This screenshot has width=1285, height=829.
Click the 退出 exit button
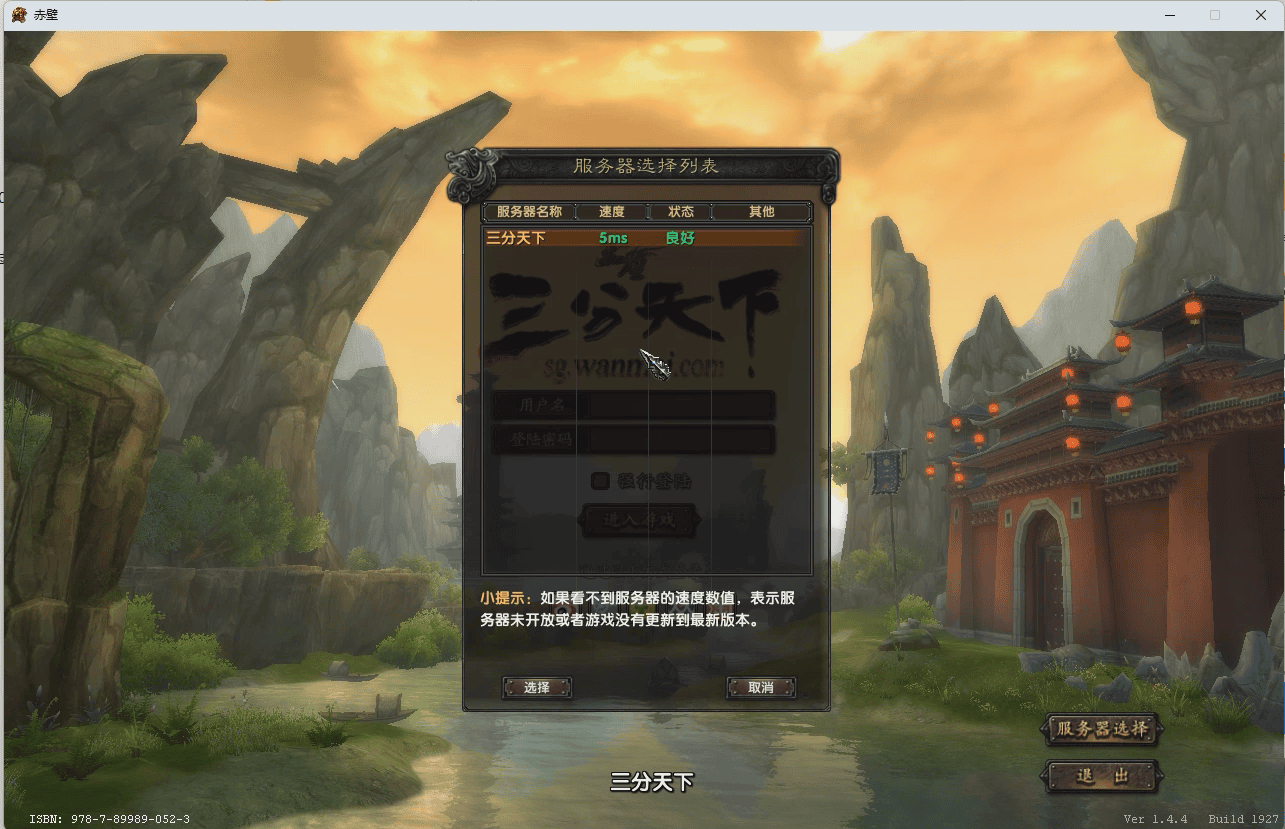(x=1100, y=777)
